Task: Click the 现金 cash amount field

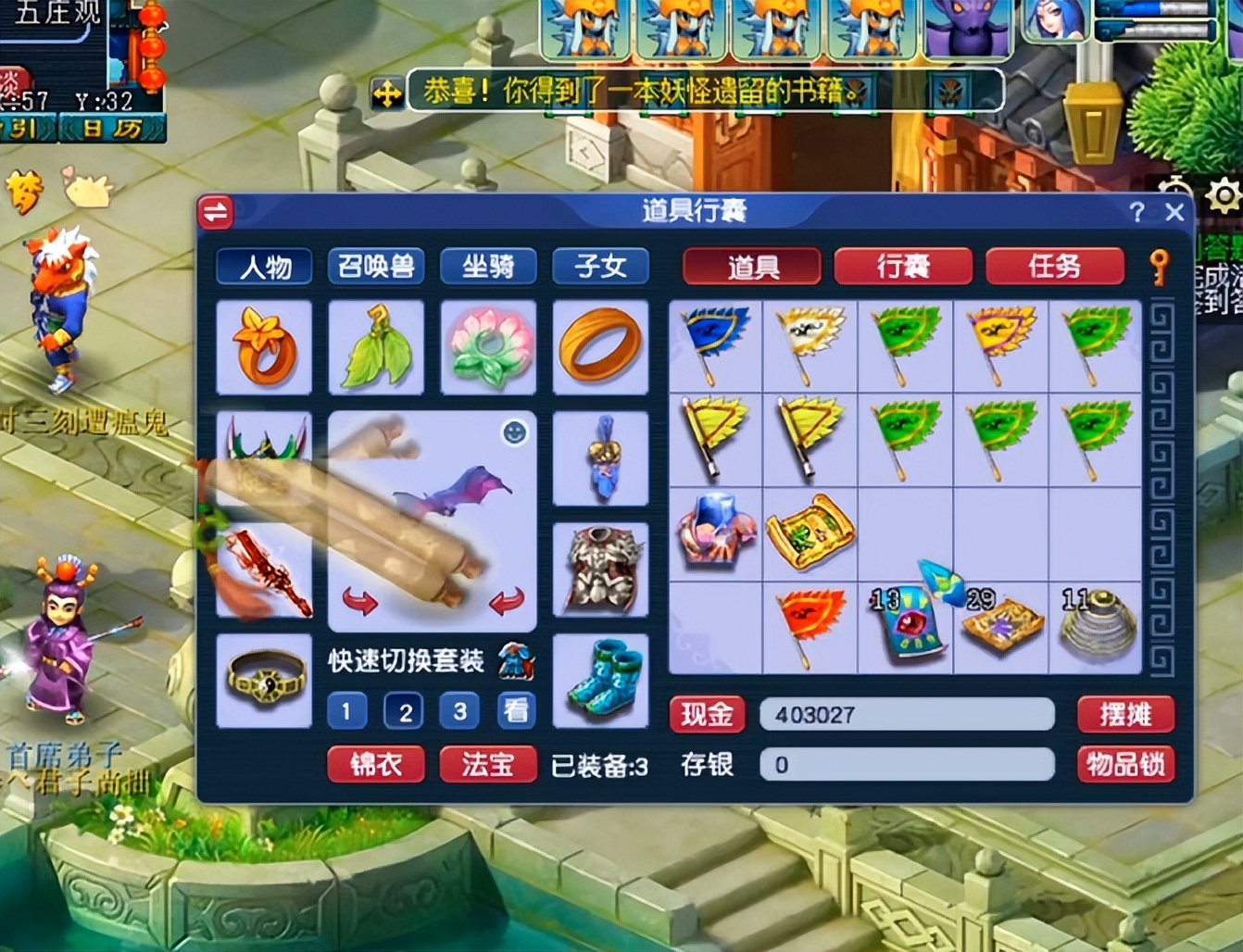Action: (906, 714)
